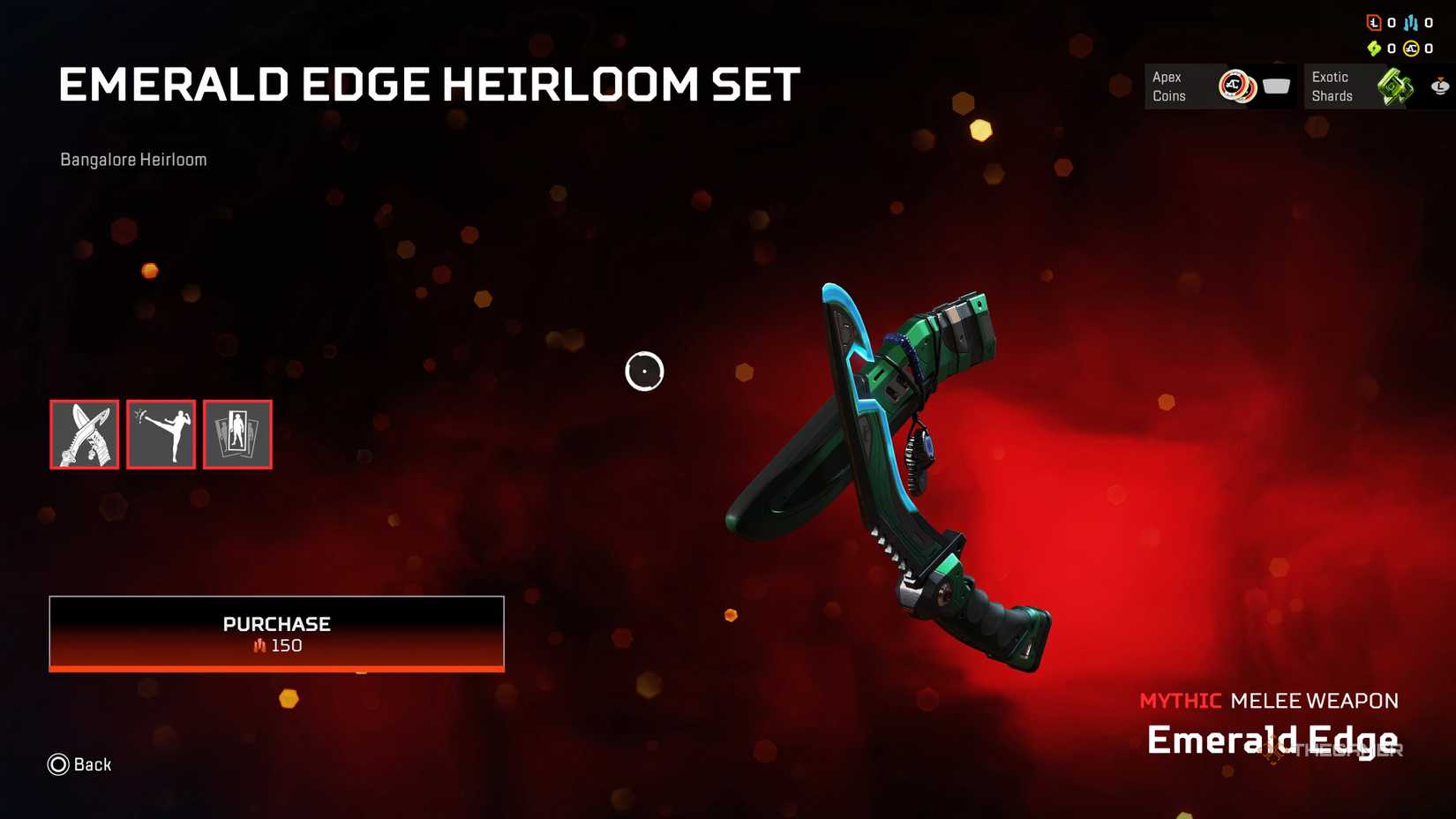
Task: Open the banner pose cards icon
Action: click(x=236, y=434)
